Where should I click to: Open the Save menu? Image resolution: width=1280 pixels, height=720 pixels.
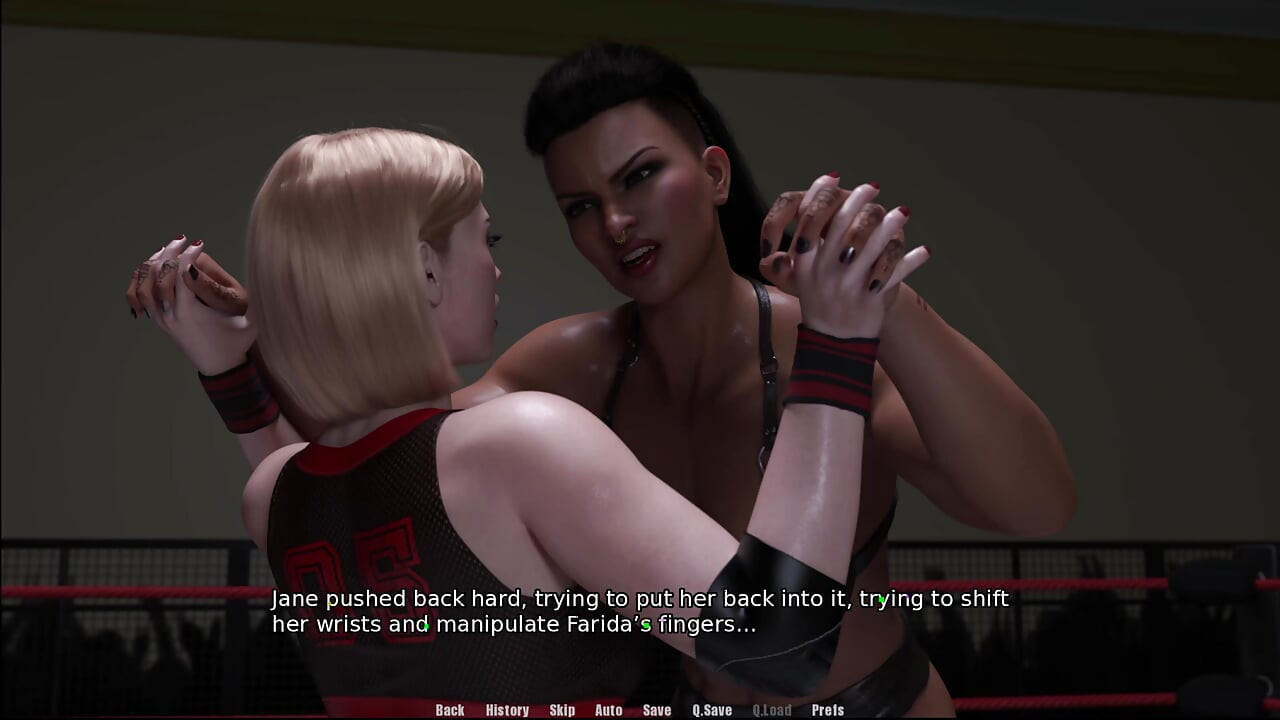[657, 710]
